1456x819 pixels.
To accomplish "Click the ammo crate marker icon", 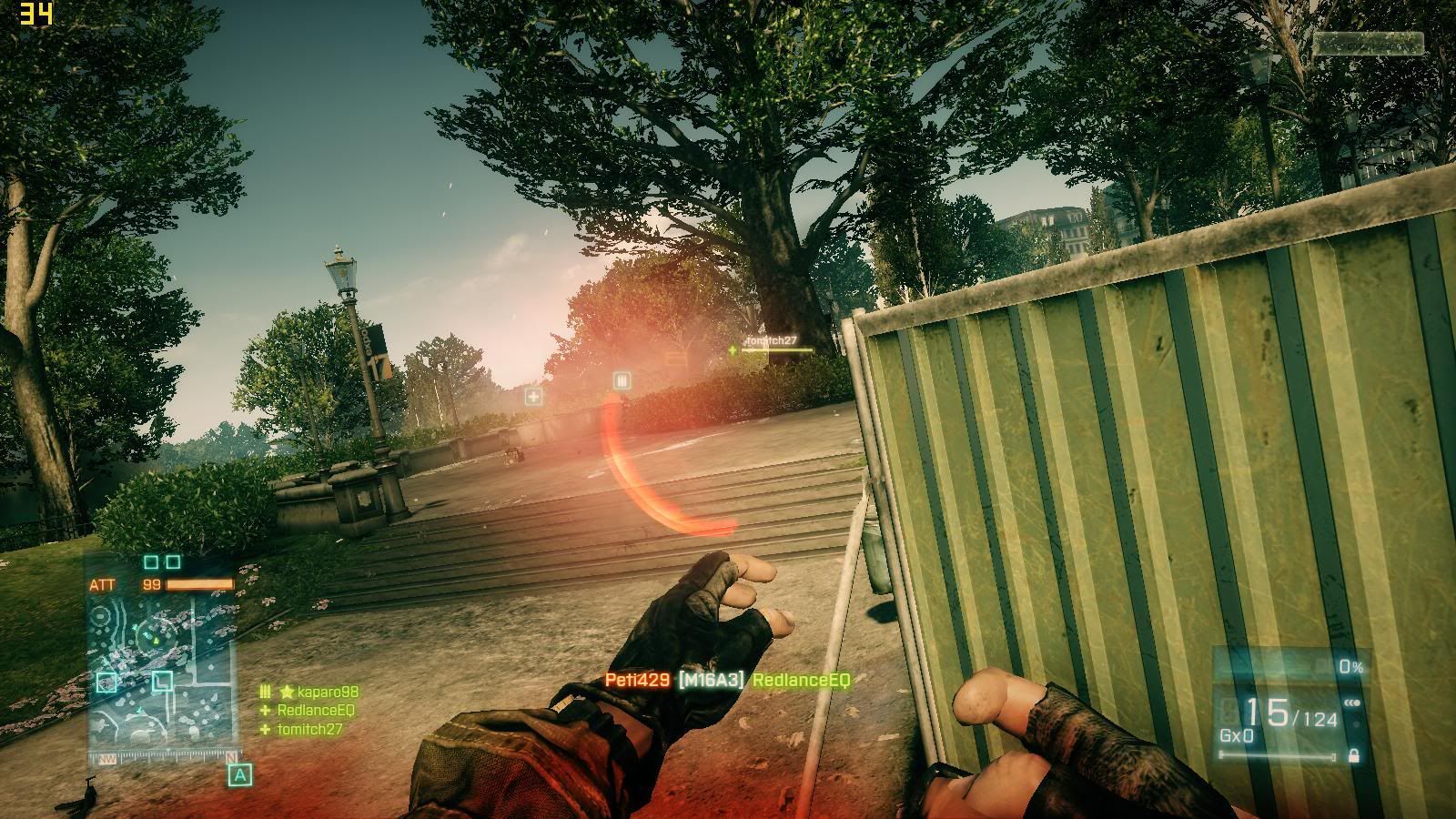I will [622, 380].
